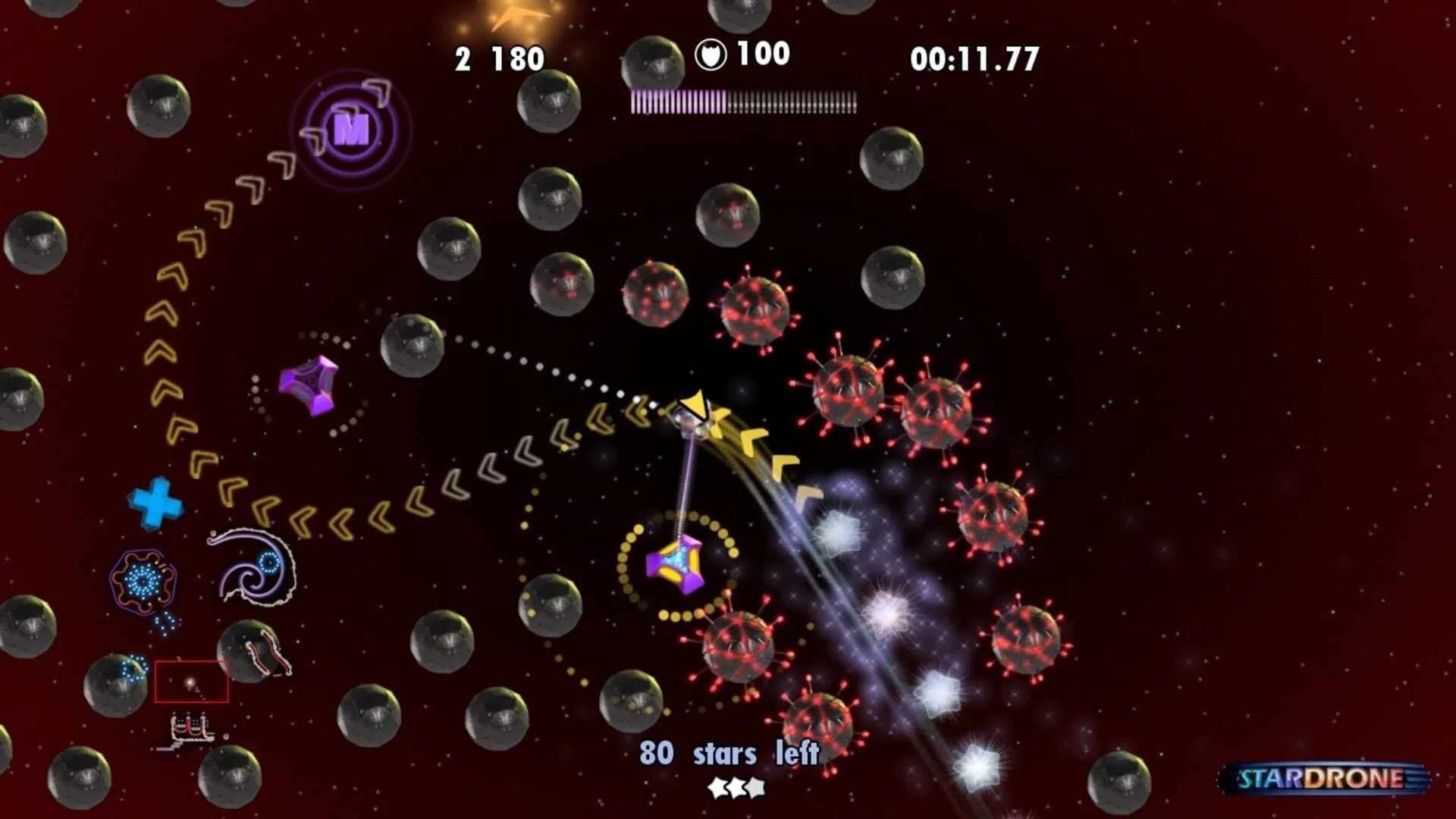Click the spinning purple comet pickup
1456x819 pixels.
pyautogui.click(x=309, y=385)
